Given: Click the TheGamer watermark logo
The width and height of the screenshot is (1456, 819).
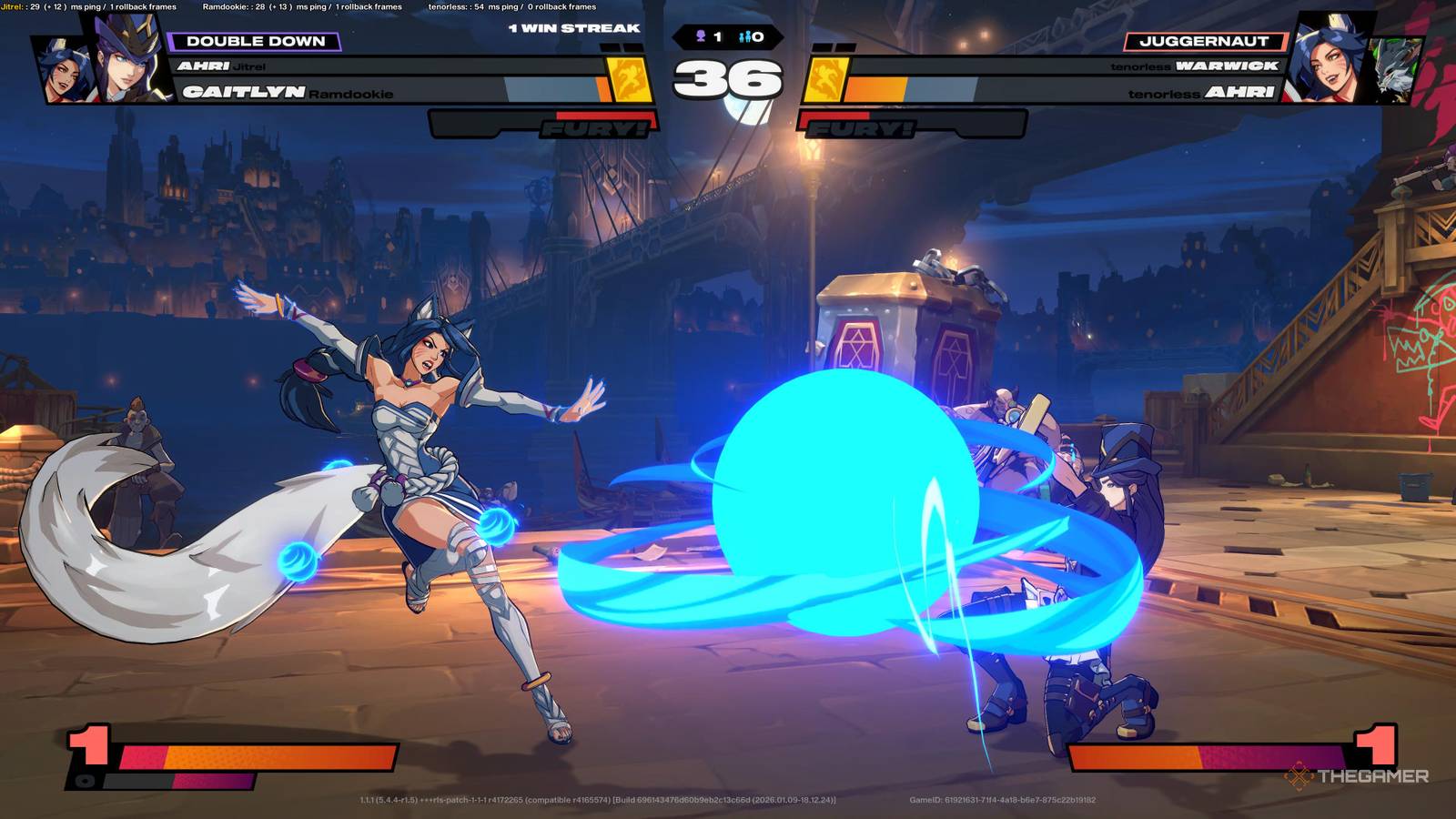Looking at the screenshot, I should (x=1357, y=776).
